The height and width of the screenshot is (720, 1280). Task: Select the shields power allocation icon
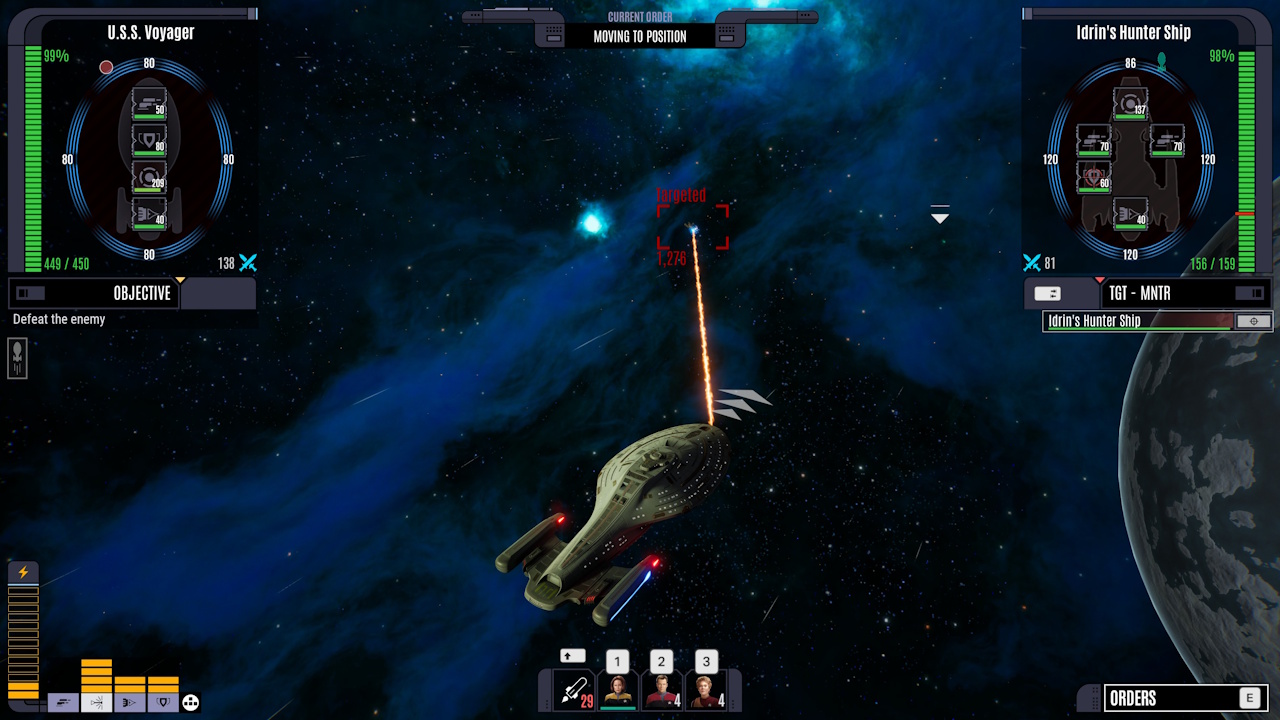164,702
